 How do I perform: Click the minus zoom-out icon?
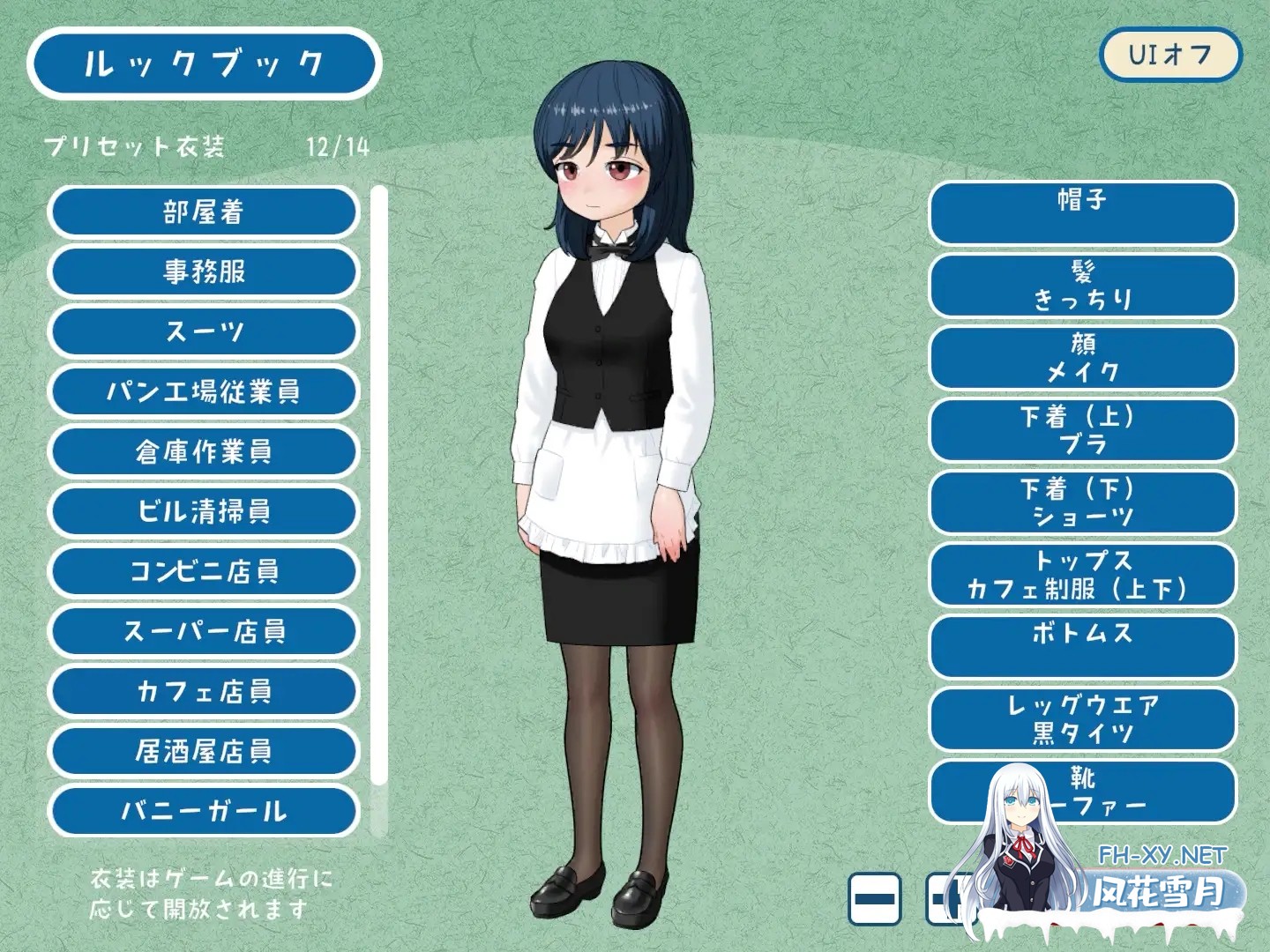pyautogui.click(x=873, y=896)
